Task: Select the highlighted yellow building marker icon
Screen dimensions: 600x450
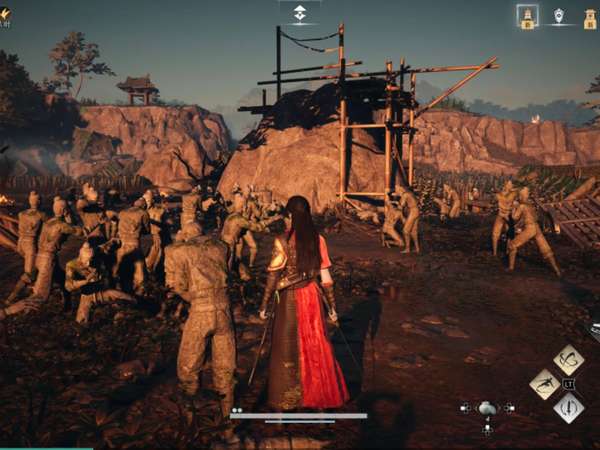Action: coord(527,16)
